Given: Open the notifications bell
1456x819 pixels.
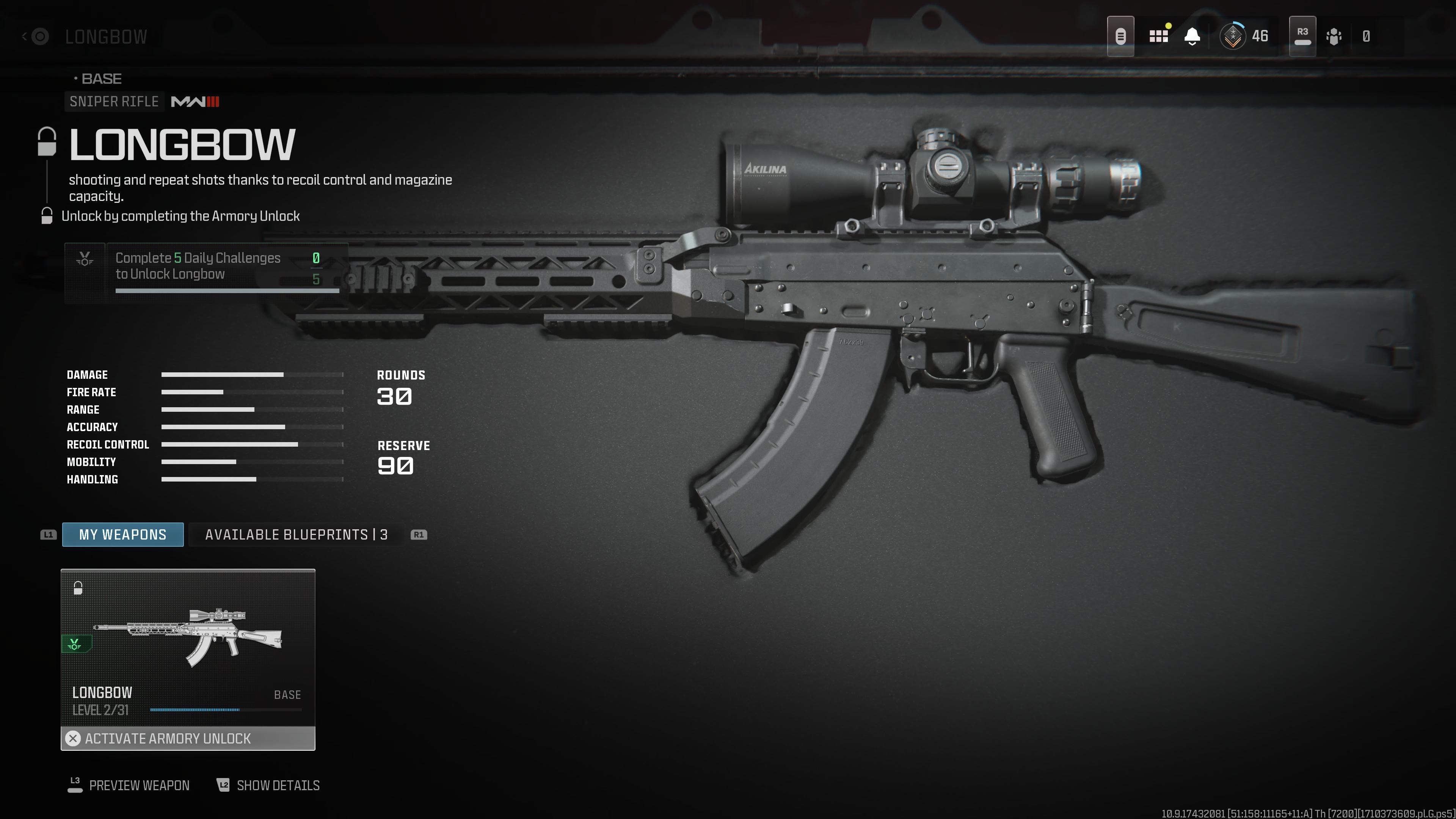Looking at the screenshot, I should (1192, 36).
